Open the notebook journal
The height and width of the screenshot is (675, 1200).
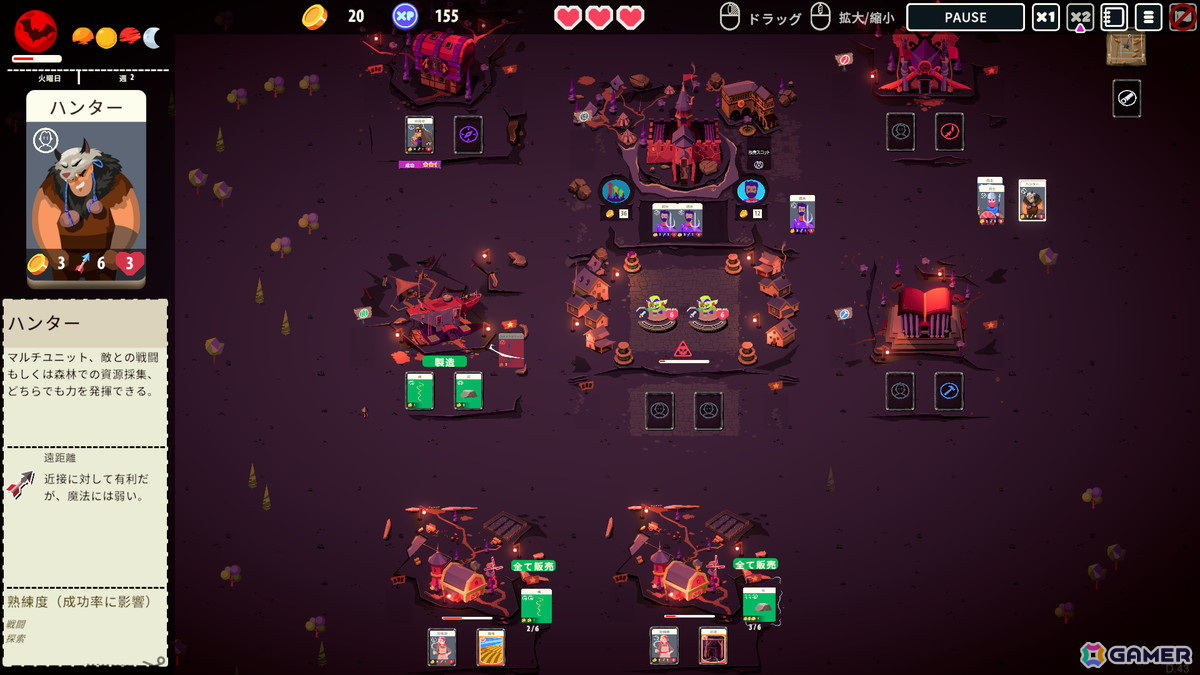[1114, 17]
